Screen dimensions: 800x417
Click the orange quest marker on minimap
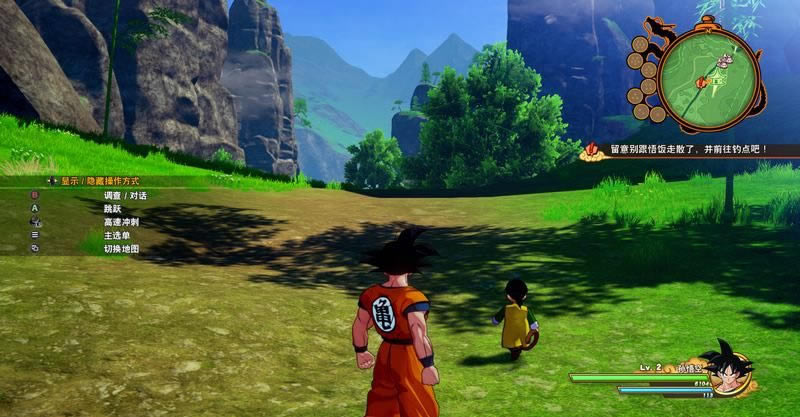(704, 80)
